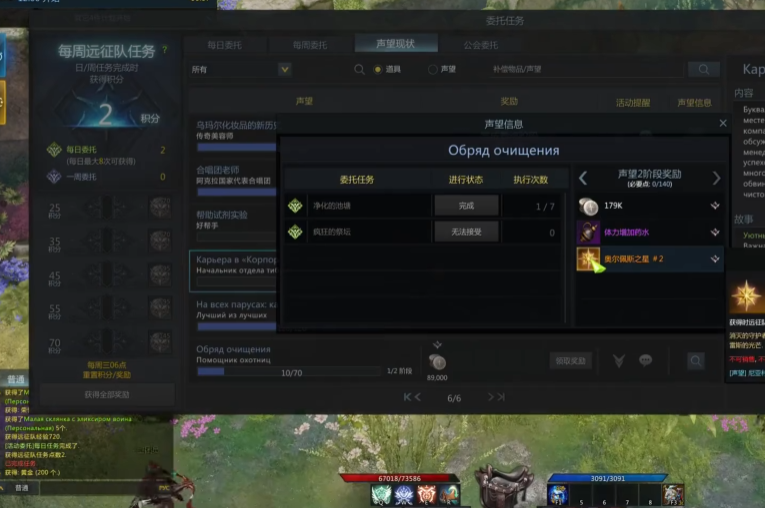Select the Карьера в «Корпор… reputation row
765x508 pixels.
click(234, 264)
